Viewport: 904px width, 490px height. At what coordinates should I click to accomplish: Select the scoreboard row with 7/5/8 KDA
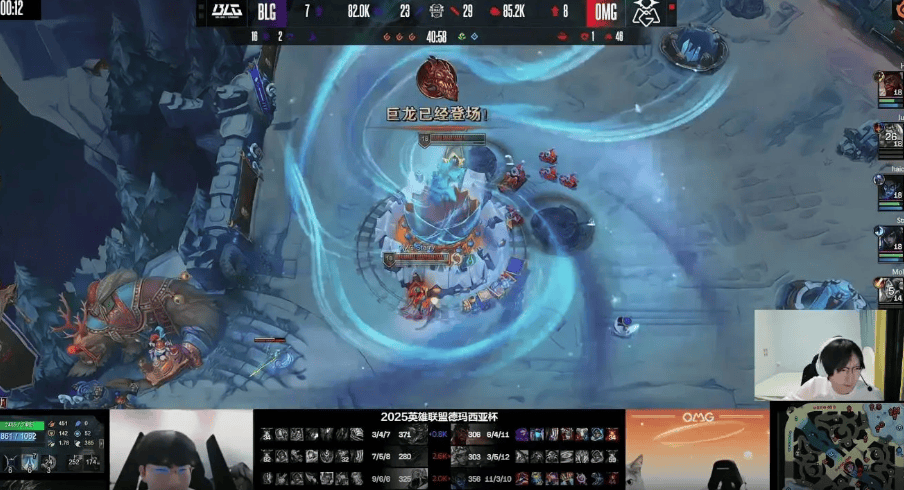[x=340, y=457]
